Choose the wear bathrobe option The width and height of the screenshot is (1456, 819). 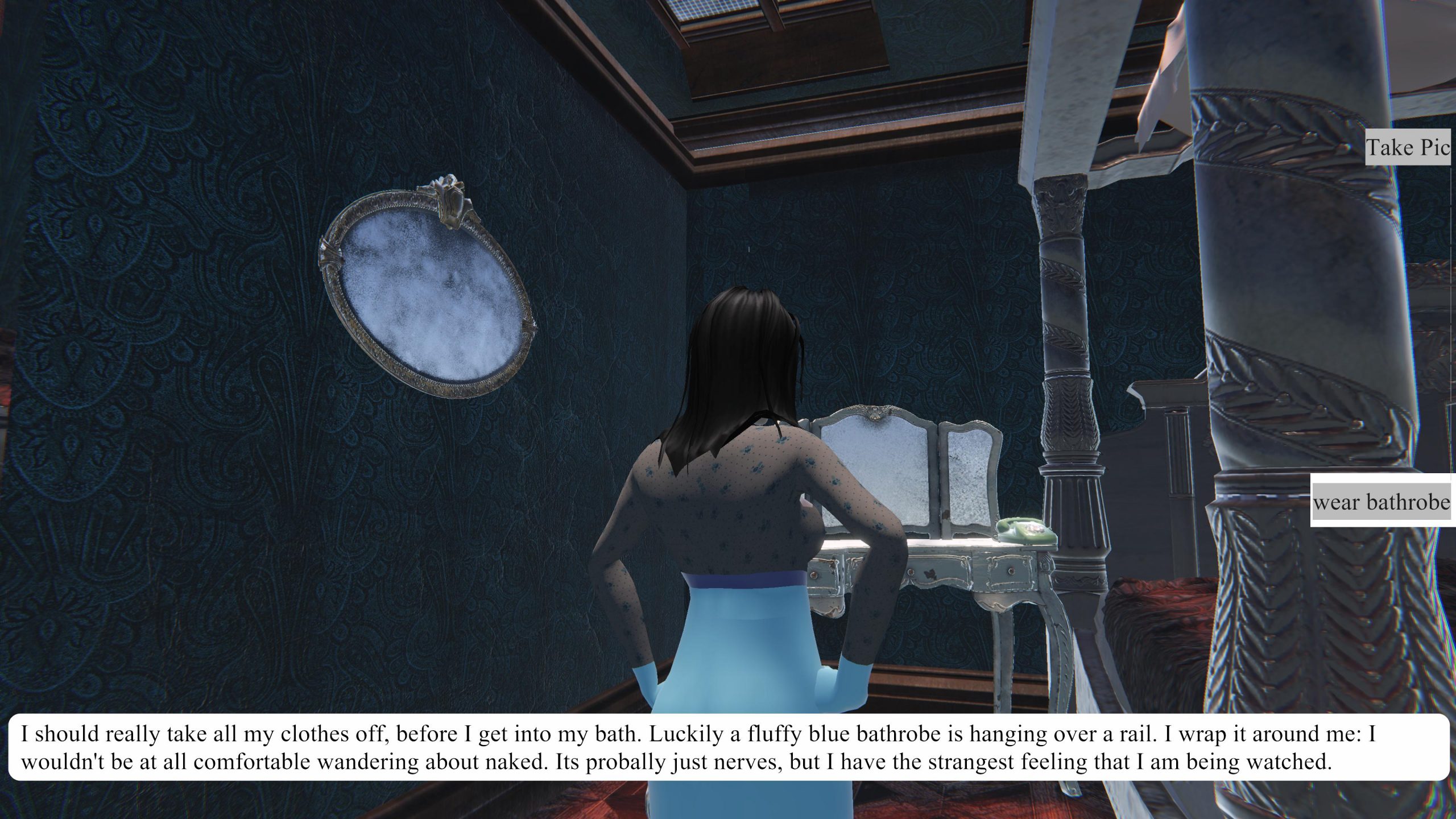[1382, 502]
